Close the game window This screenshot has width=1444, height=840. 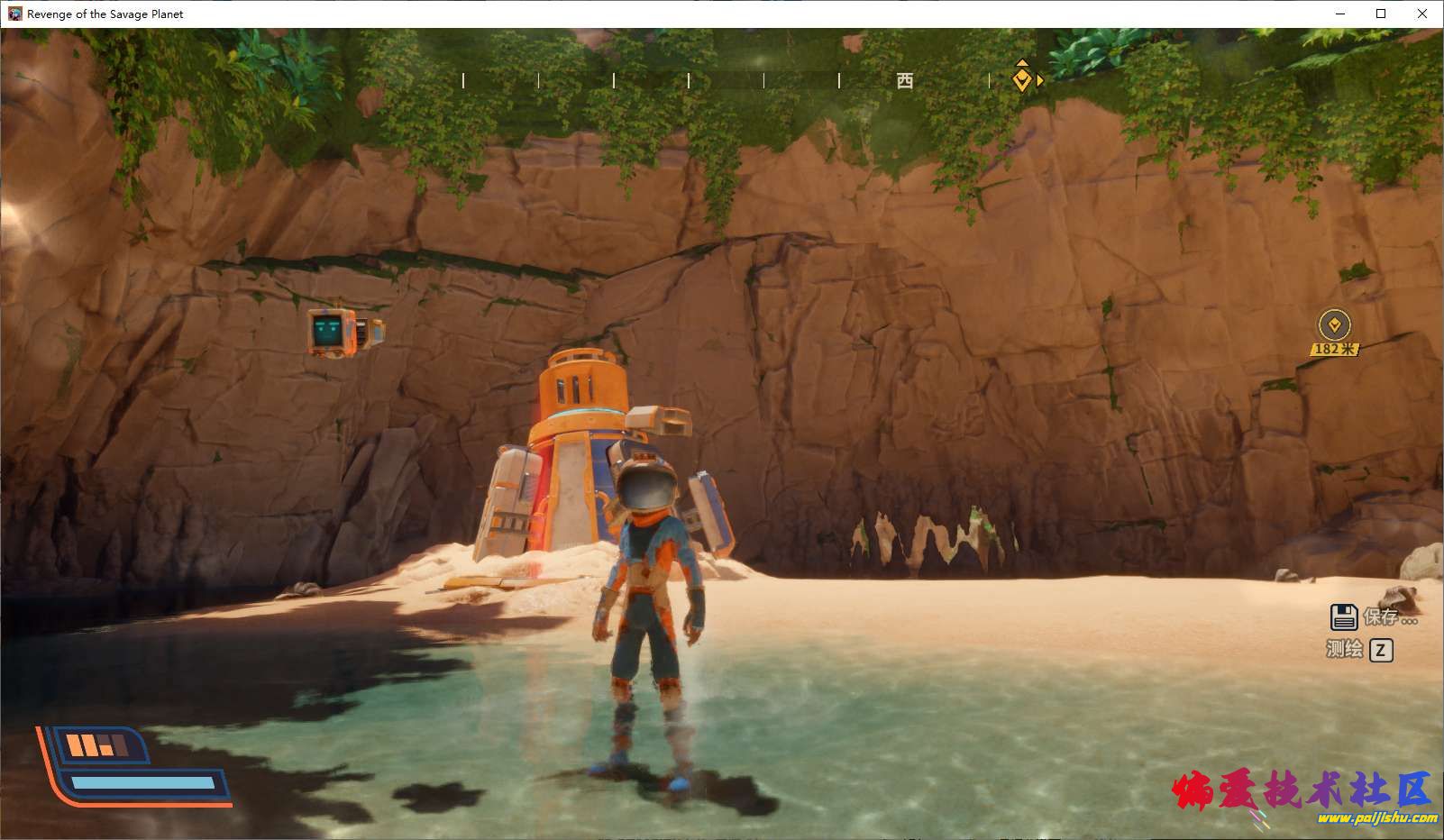(x=1422, y=14)
